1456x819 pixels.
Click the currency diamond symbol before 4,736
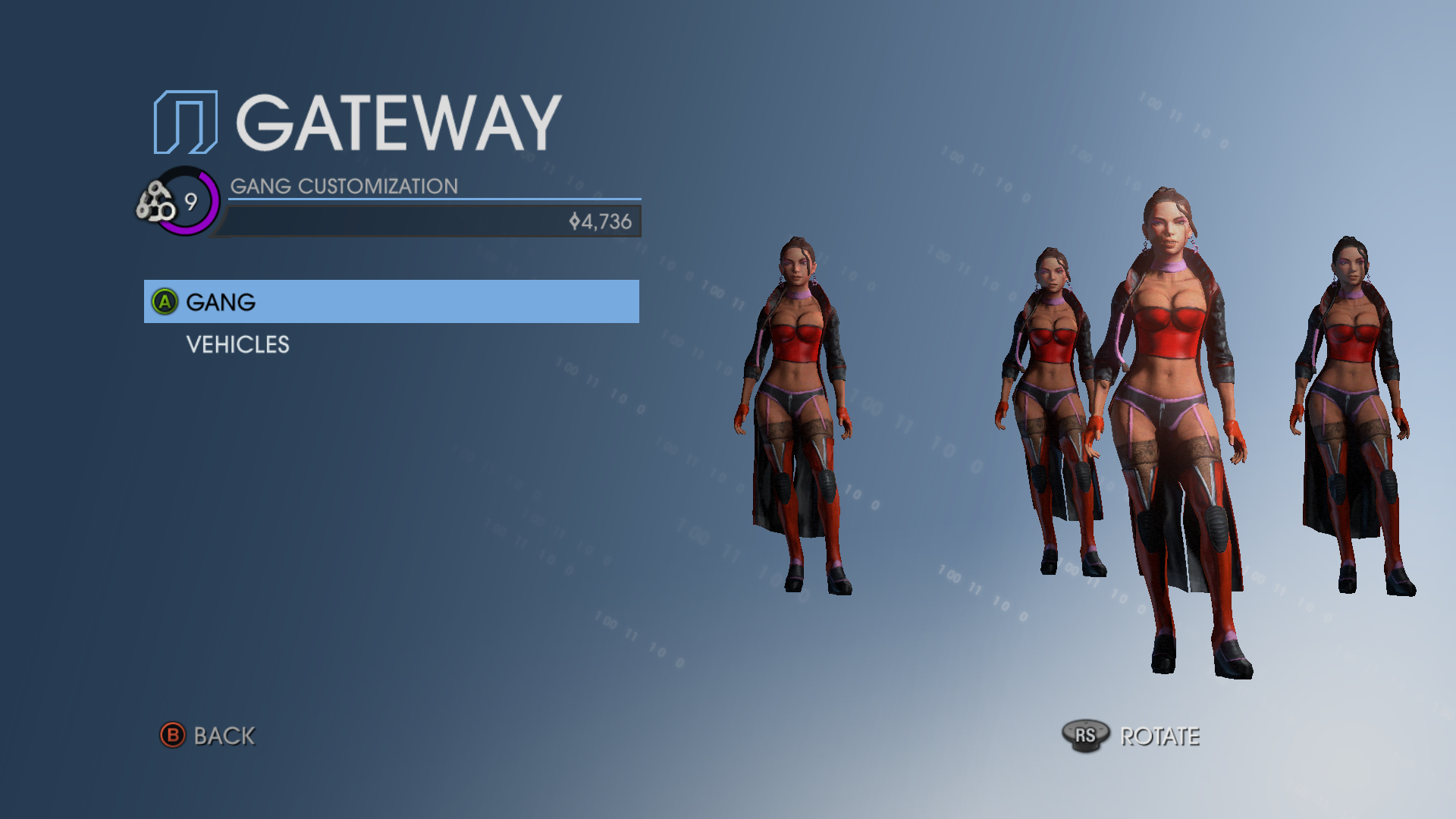coord(574,221)
